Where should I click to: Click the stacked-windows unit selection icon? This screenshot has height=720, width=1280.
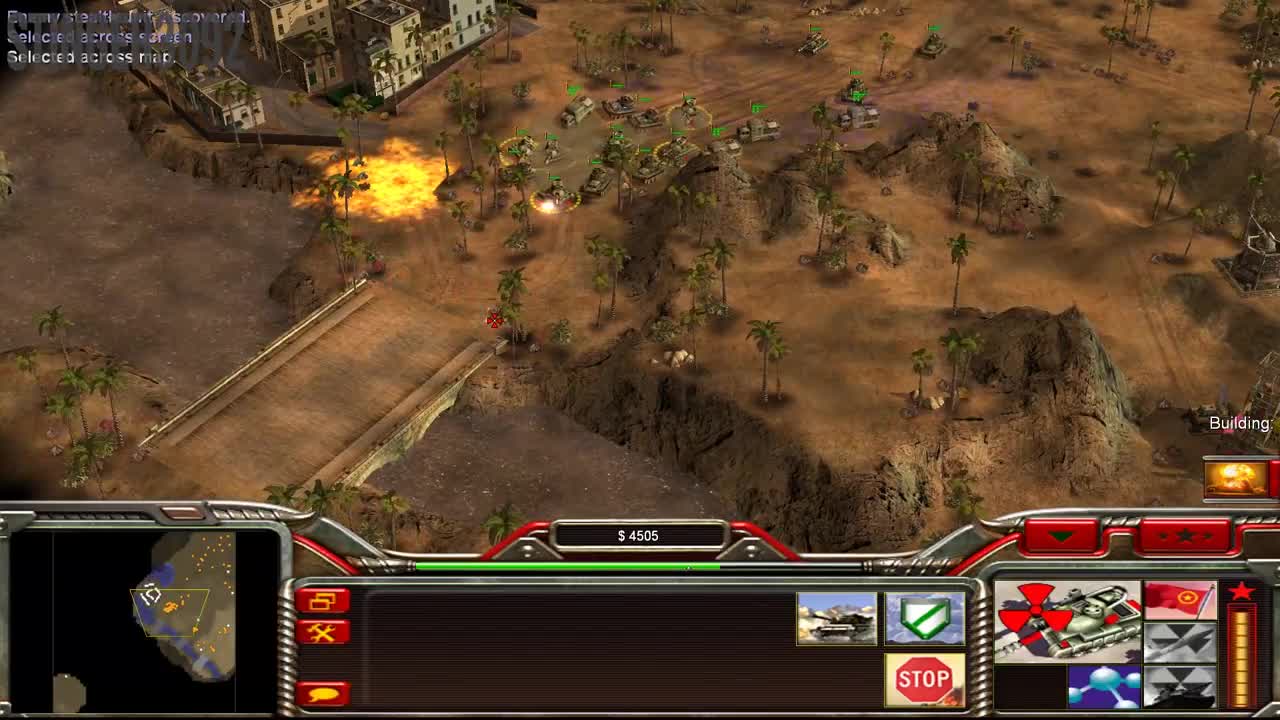coord(323,601)
